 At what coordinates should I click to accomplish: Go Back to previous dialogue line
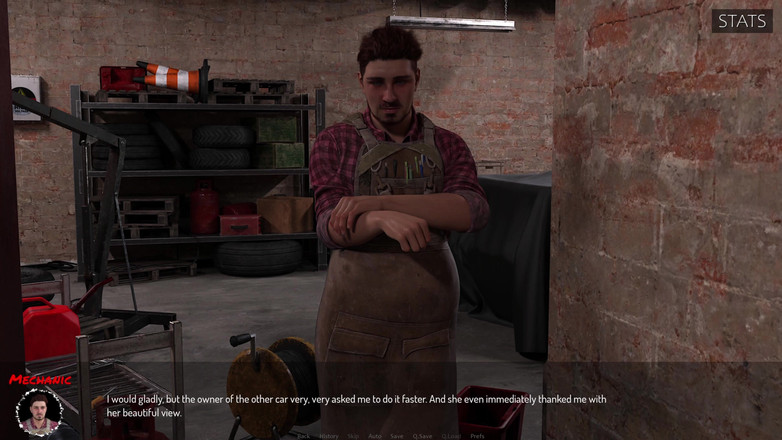point(303,436)
